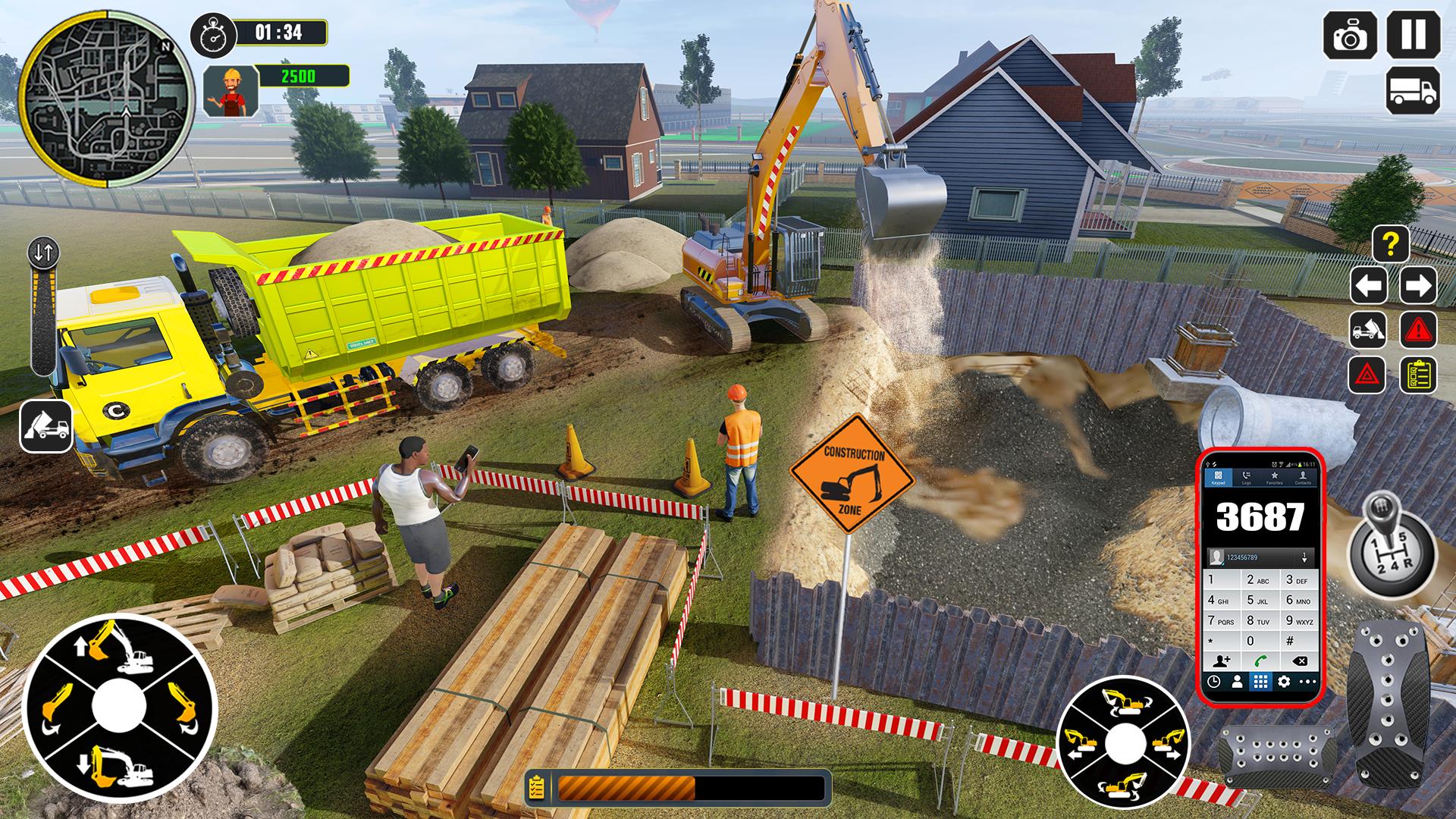Open the yellow task checklist
This screenshot has height=819, width=1456.
[x=1417, y=375]
